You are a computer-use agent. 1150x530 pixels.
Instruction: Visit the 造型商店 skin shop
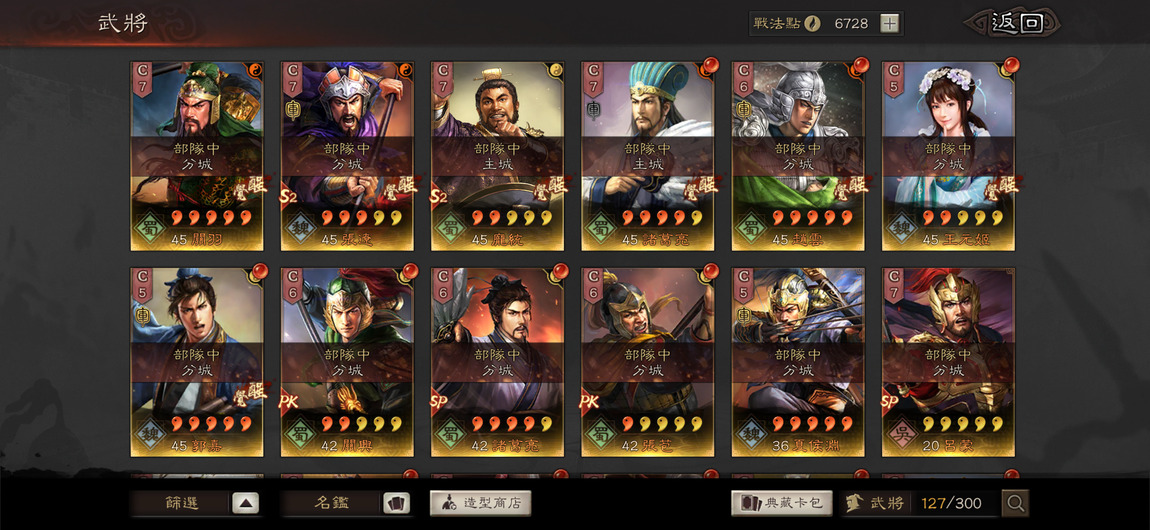point(480,503)
